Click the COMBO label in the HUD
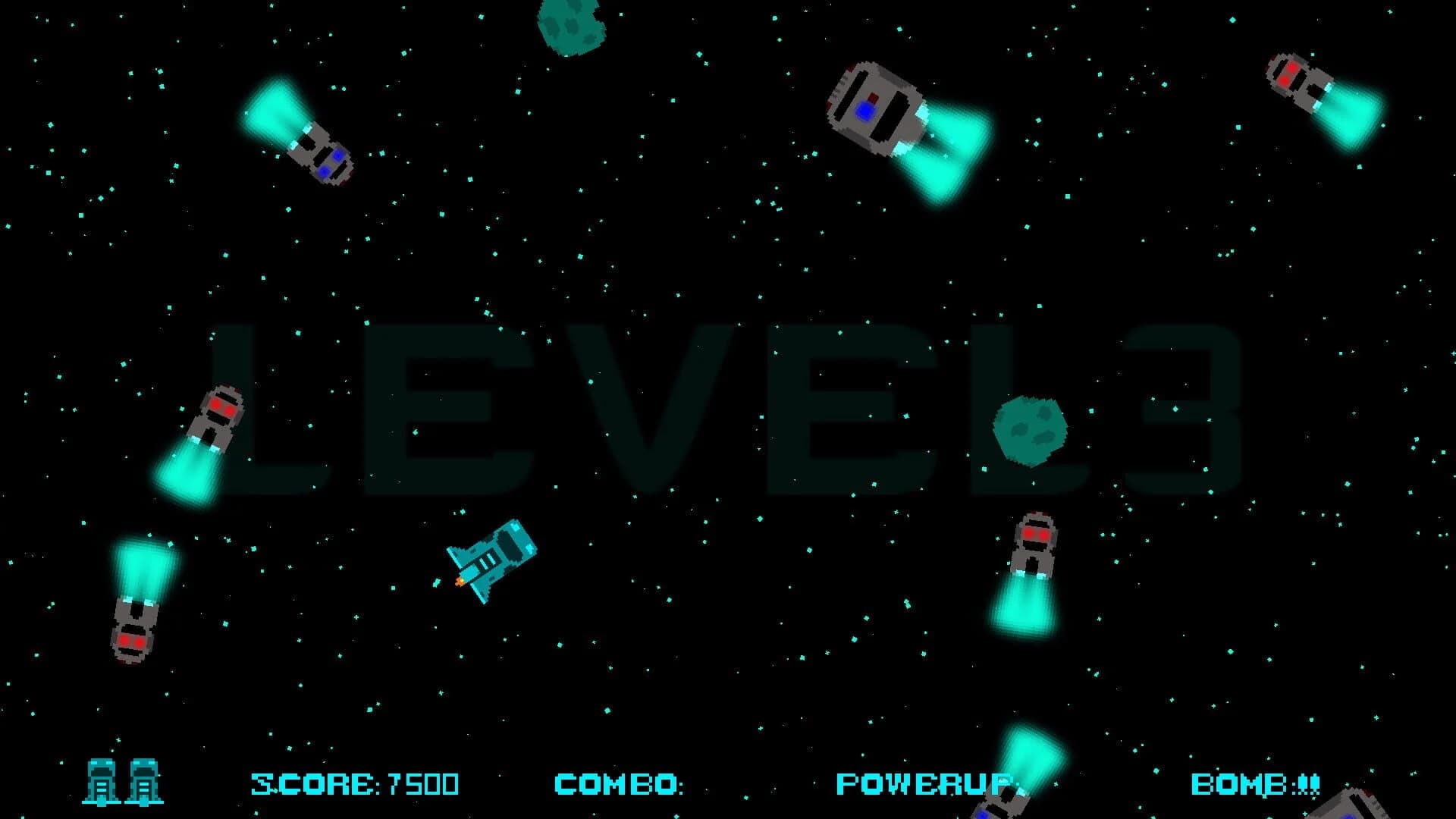 click(x=614, y=783)
